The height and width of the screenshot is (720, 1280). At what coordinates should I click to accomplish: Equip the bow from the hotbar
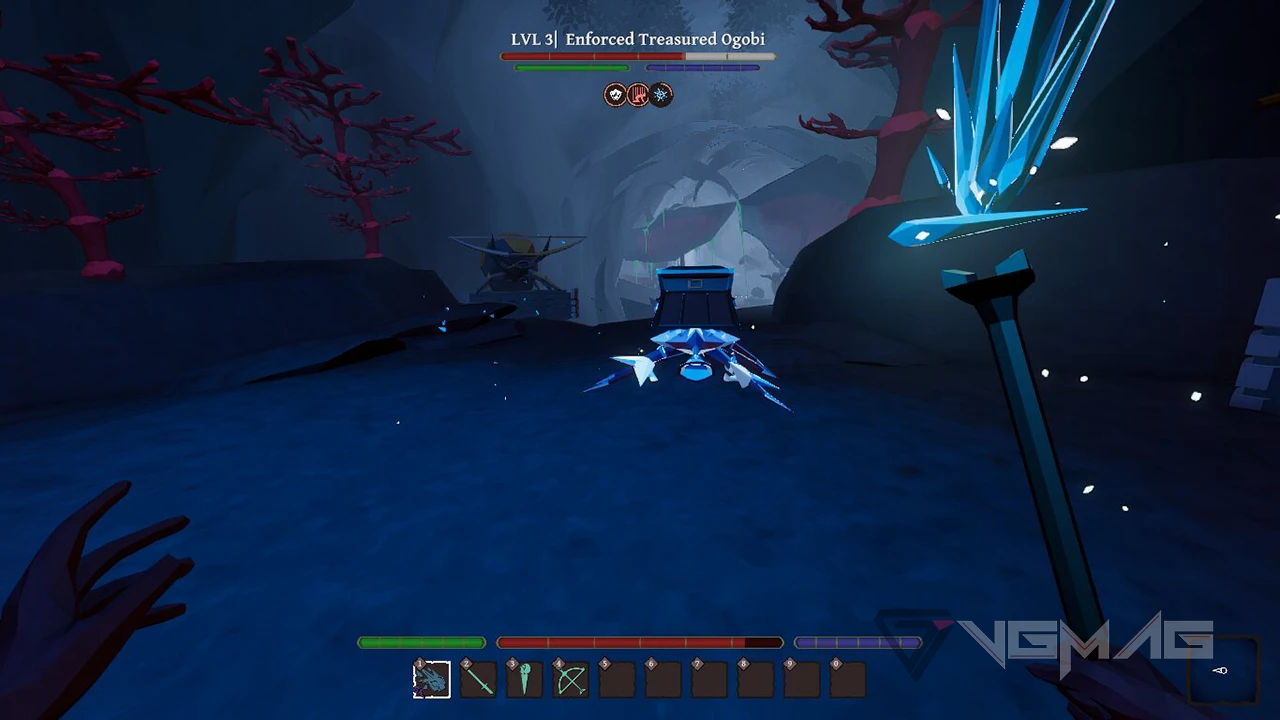571,680
